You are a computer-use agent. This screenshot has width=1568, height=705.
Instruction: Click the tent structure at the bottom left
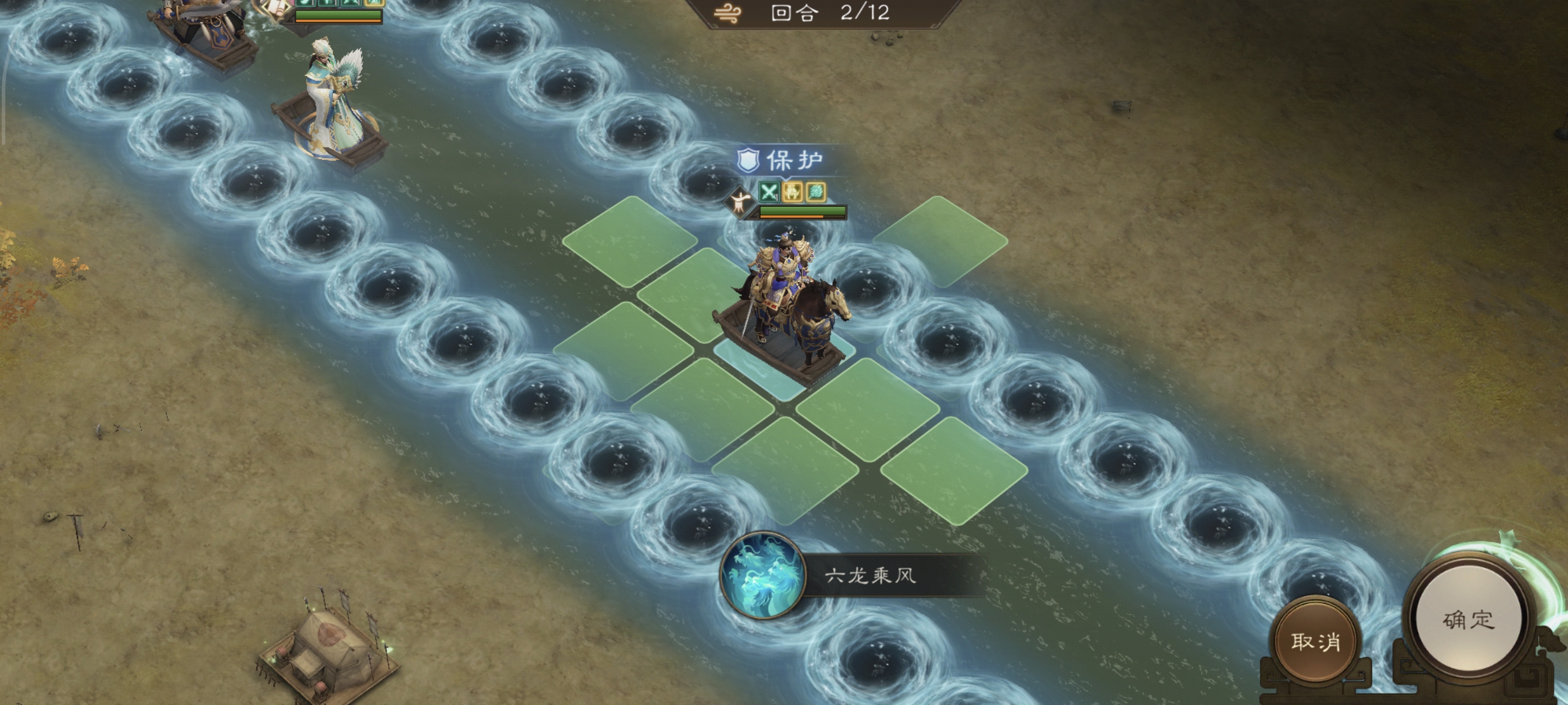pyautogui.click(x=332, y=645)
